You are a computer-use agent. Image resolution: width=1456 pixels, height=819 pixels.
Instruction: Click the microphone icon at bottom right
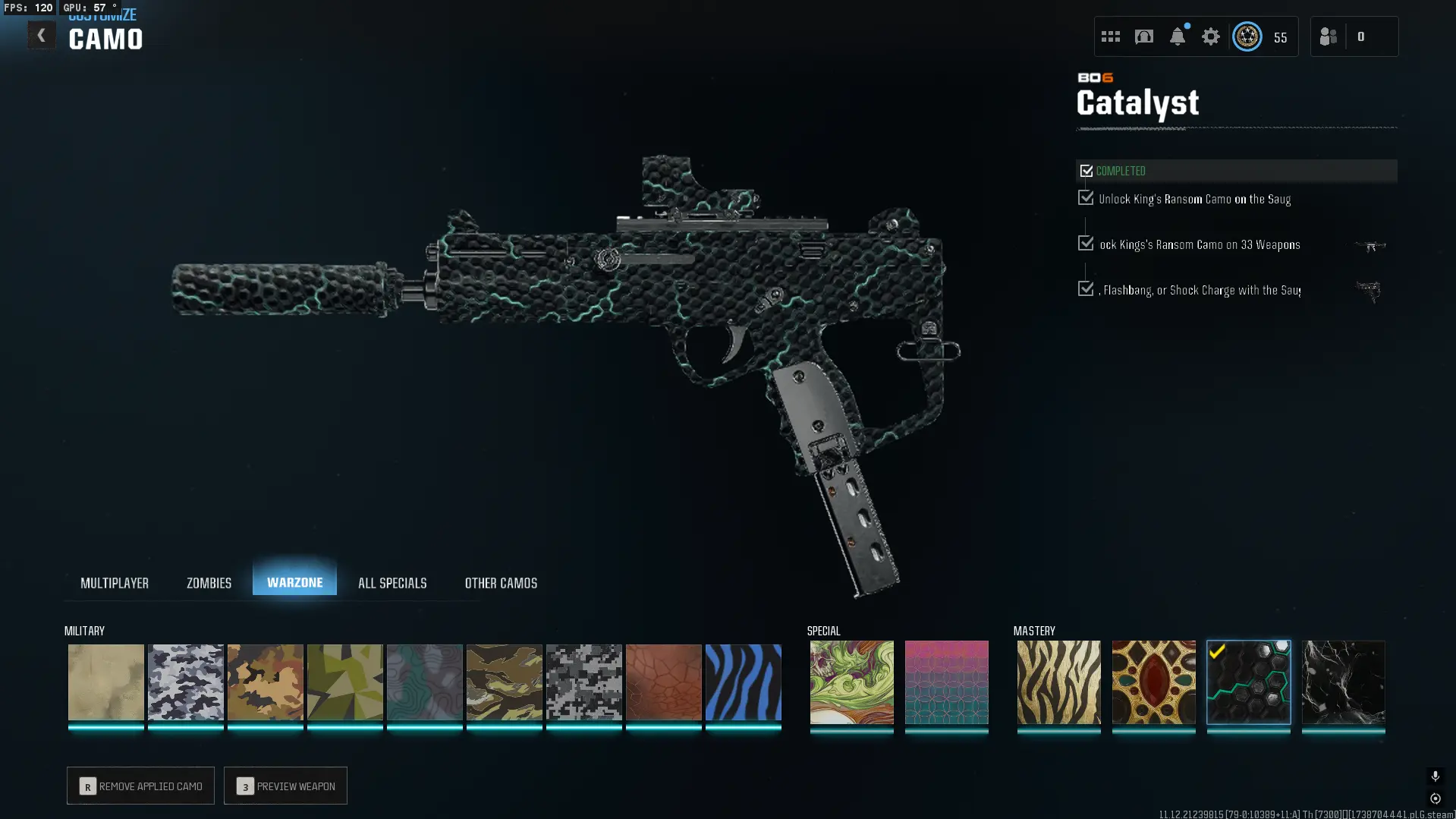(1435, 776)
